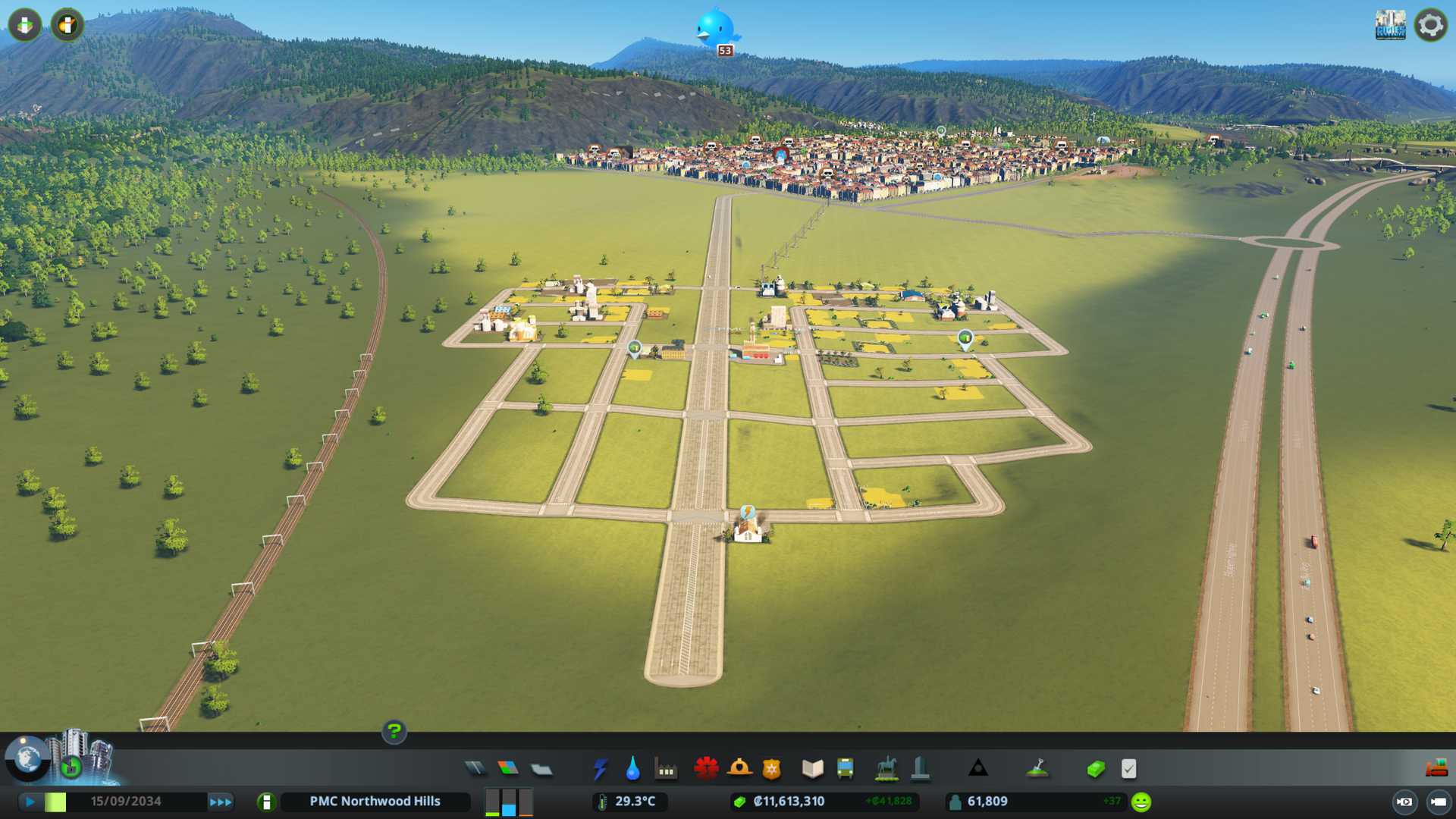Screen dimensions: 1456x819
Task: Open the Districts painting tool
Action: [x=541, y=769]
